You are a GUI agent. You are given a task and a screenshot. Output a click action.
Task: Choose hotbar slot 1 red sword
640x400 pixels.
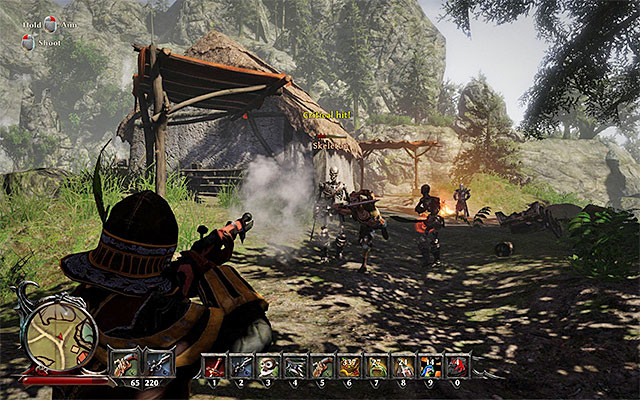[214, 366]
